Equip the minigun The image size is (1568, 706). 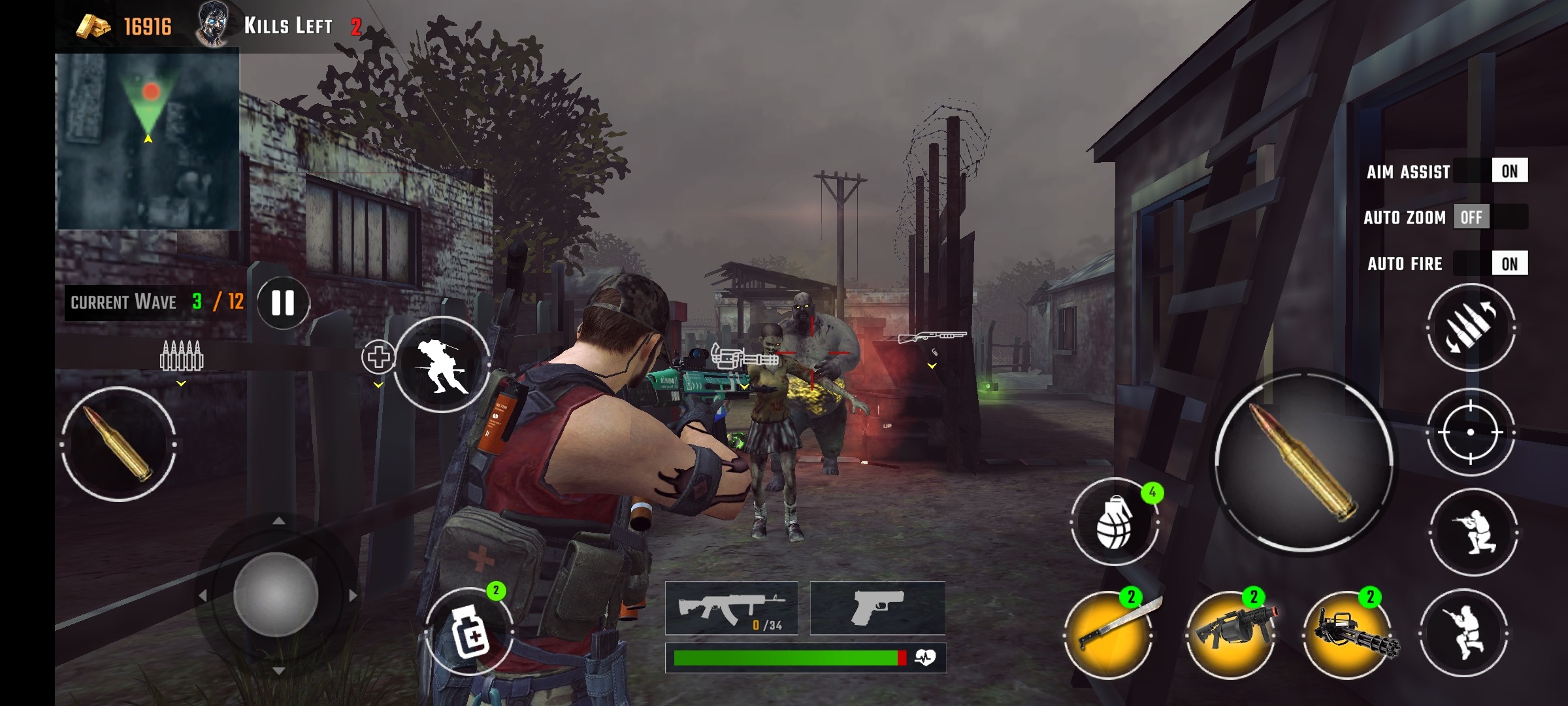coord(1348,634)
